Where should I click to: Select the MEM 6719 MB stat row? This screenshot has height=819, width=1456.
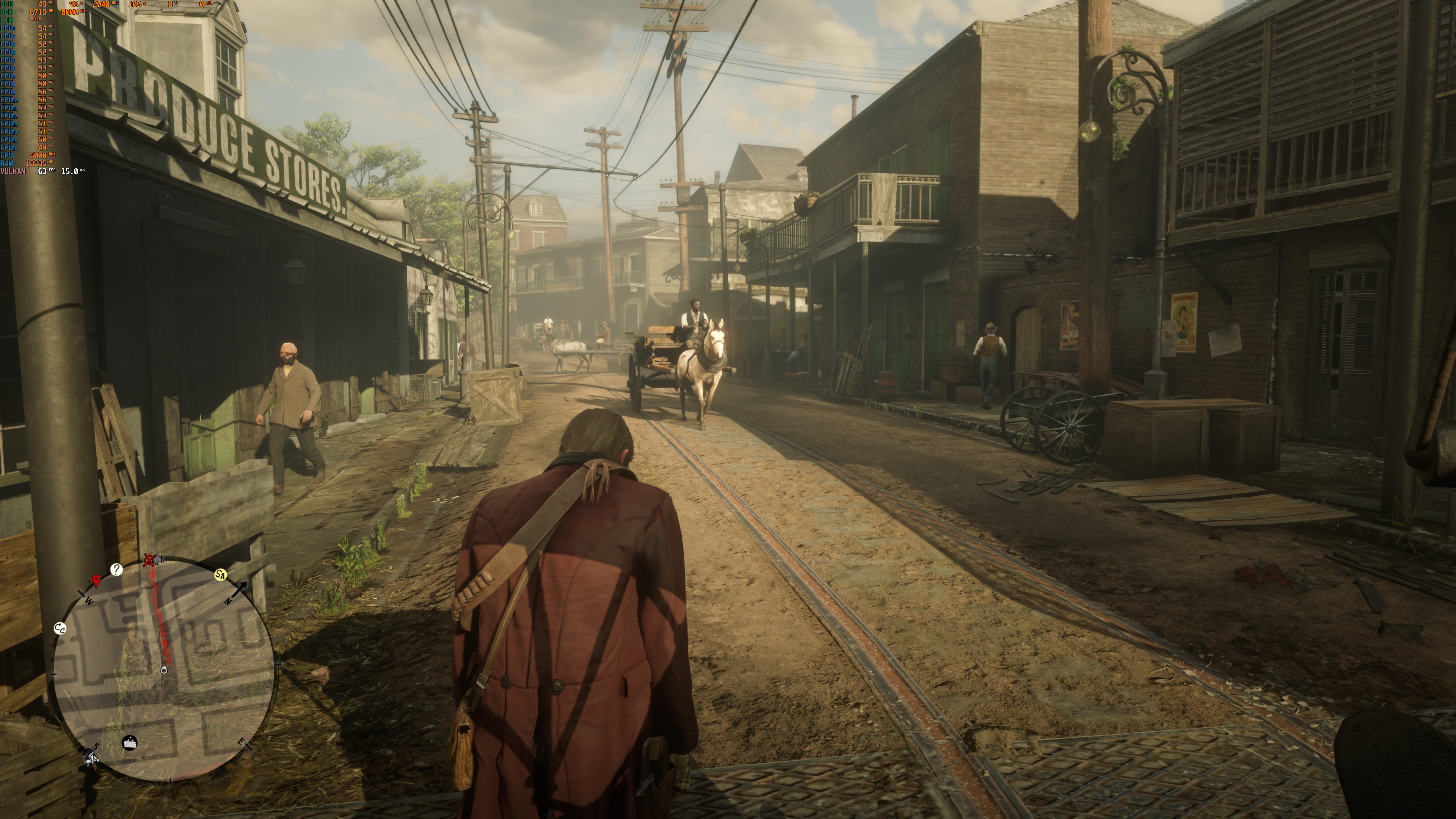[x=38, y=12]
